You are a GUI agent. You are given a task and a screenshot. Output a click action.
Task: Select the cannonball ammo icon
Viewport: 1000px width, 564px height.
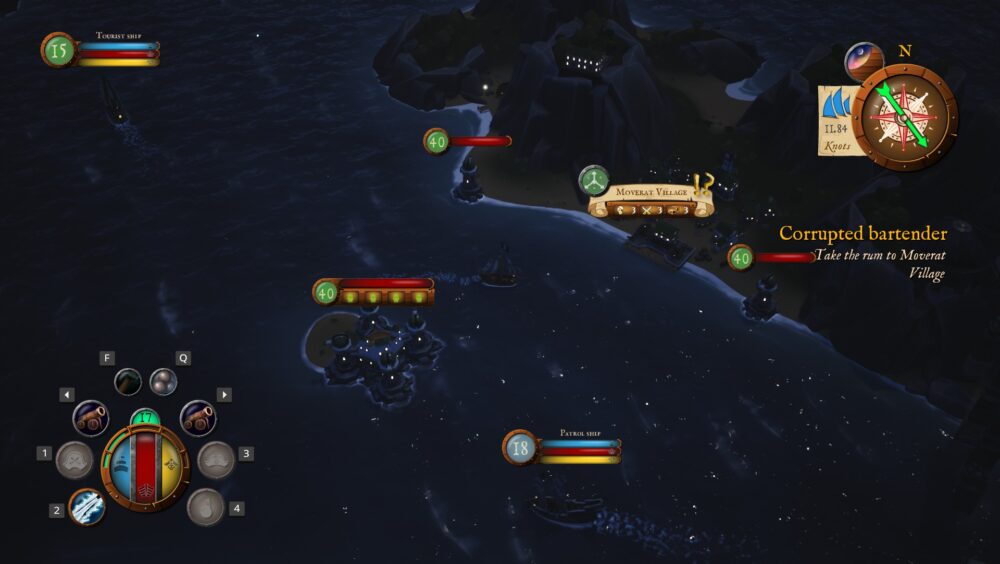click(x=163, y=381)
